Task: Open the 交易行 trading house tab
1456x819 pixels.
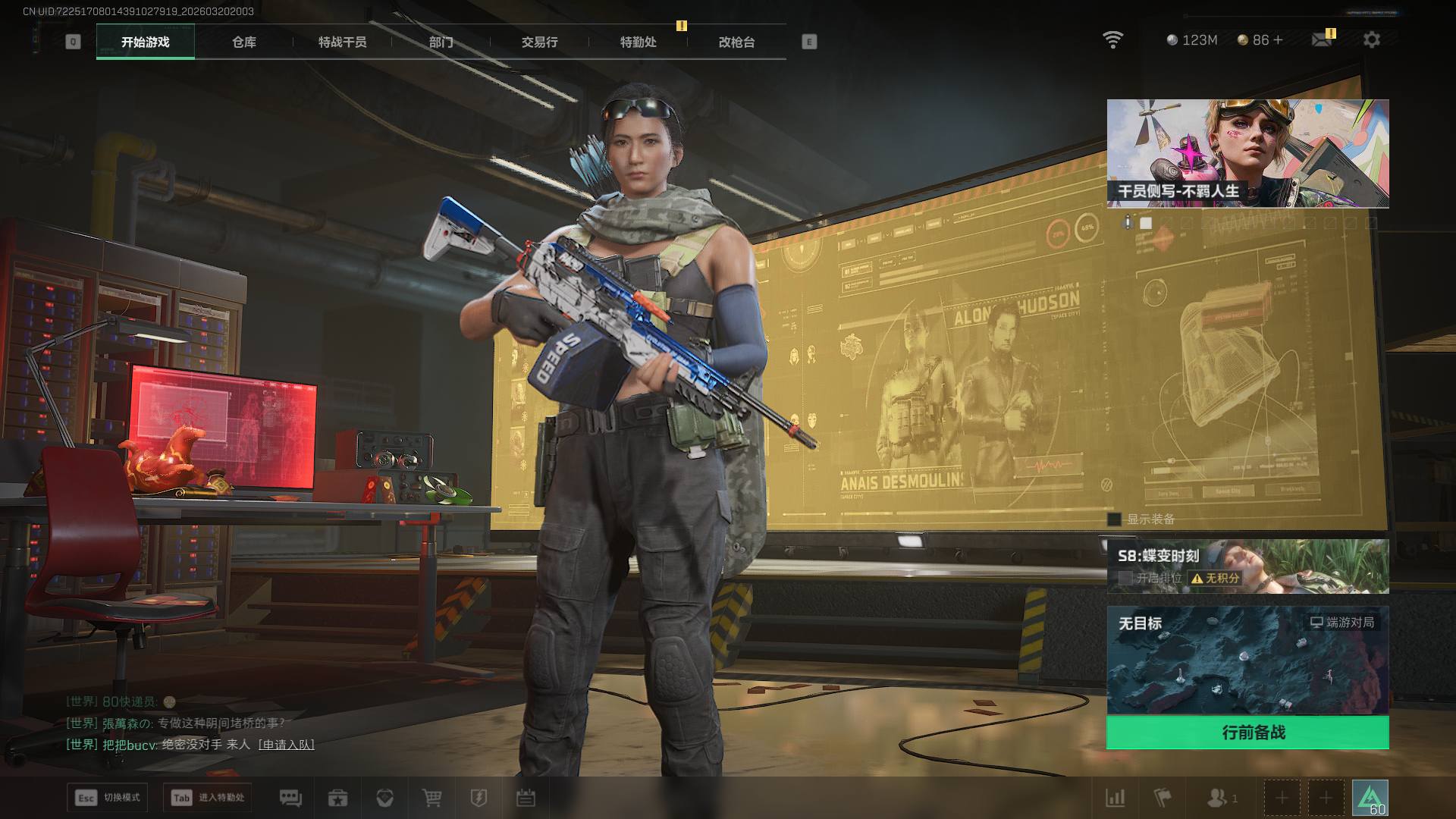Action: tap(539, 42)
